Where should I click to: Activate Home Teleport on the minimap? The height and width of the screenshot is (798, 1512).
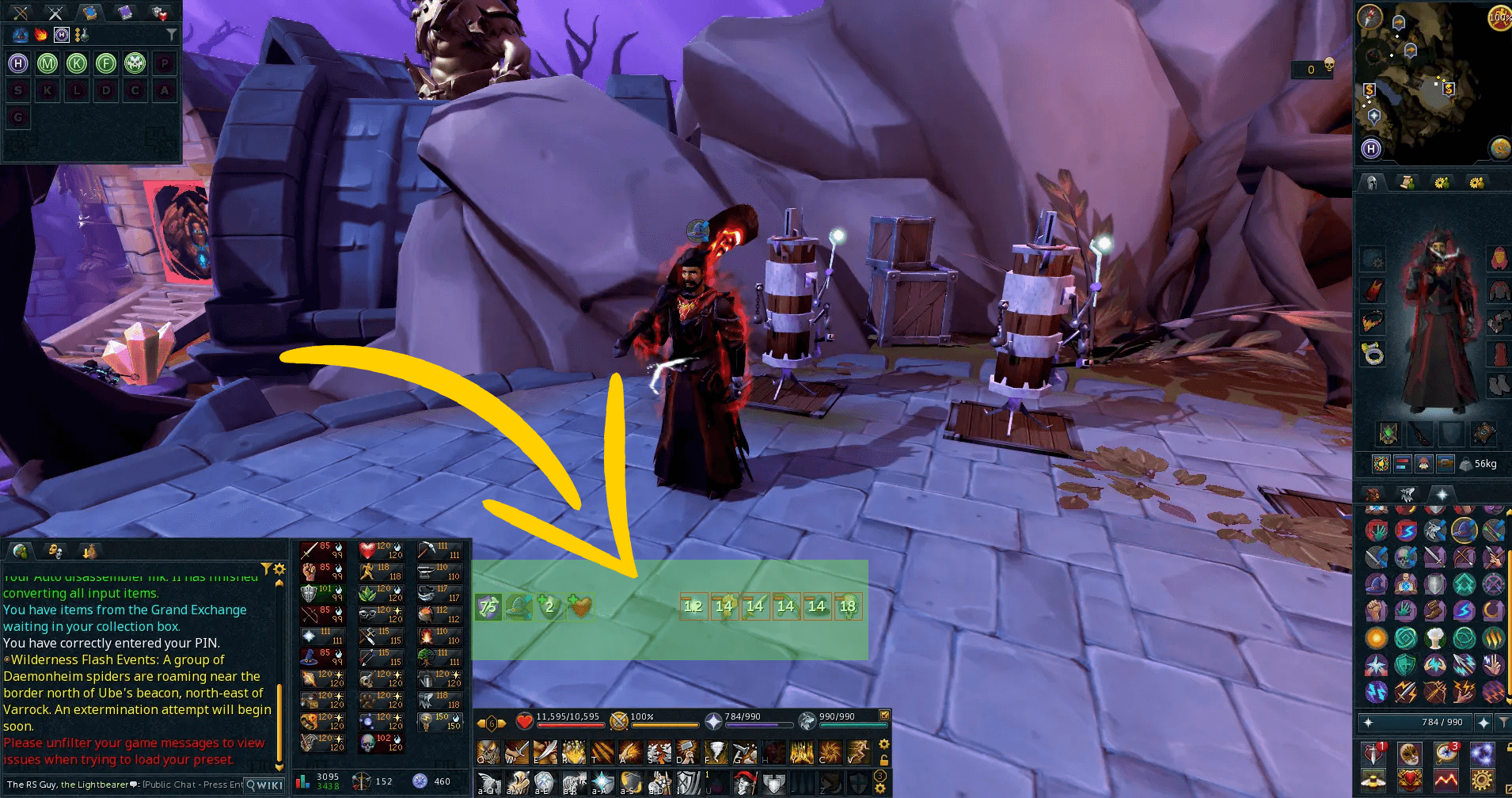point(1371,149)
